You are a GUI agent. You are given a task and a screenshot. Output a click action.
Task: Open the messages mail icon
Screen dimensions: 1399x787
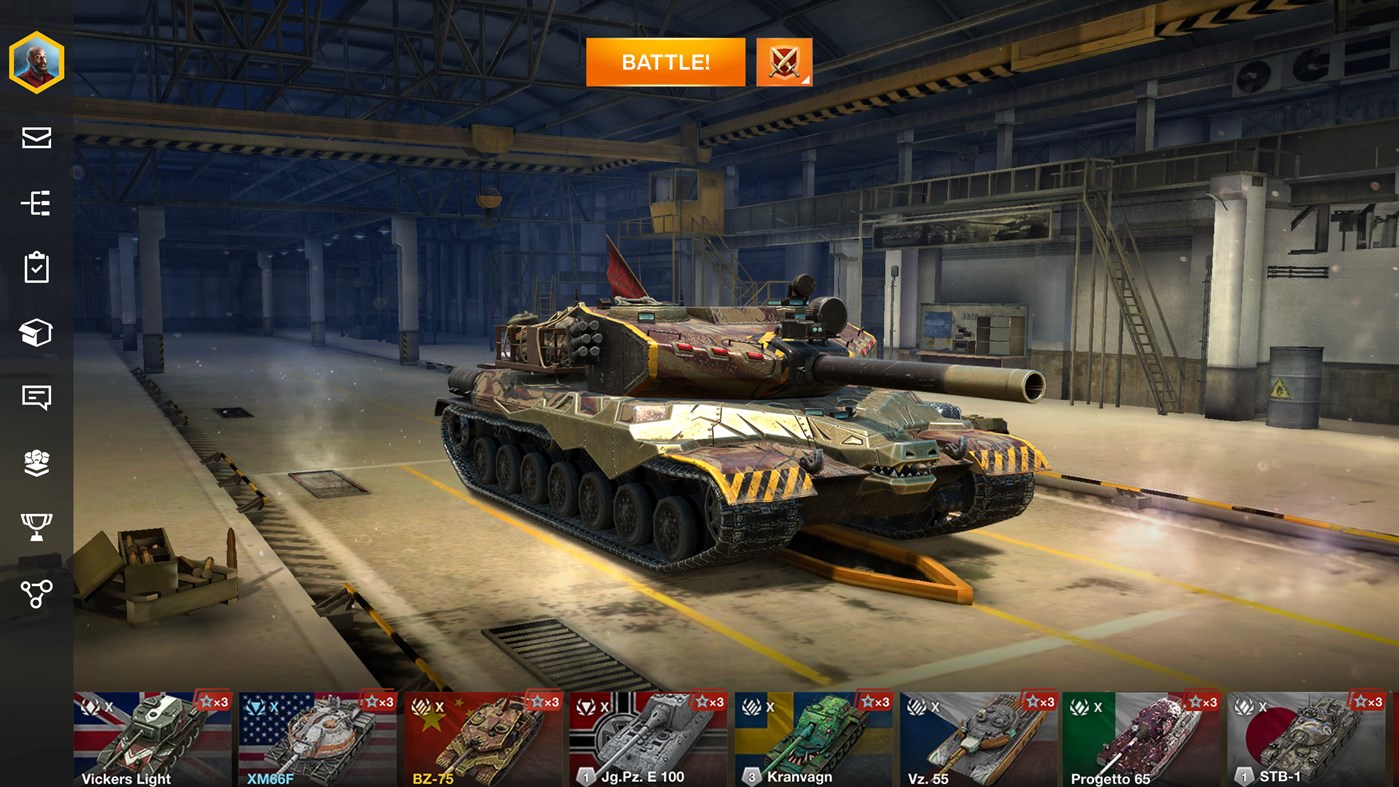[x=36, y=138]
